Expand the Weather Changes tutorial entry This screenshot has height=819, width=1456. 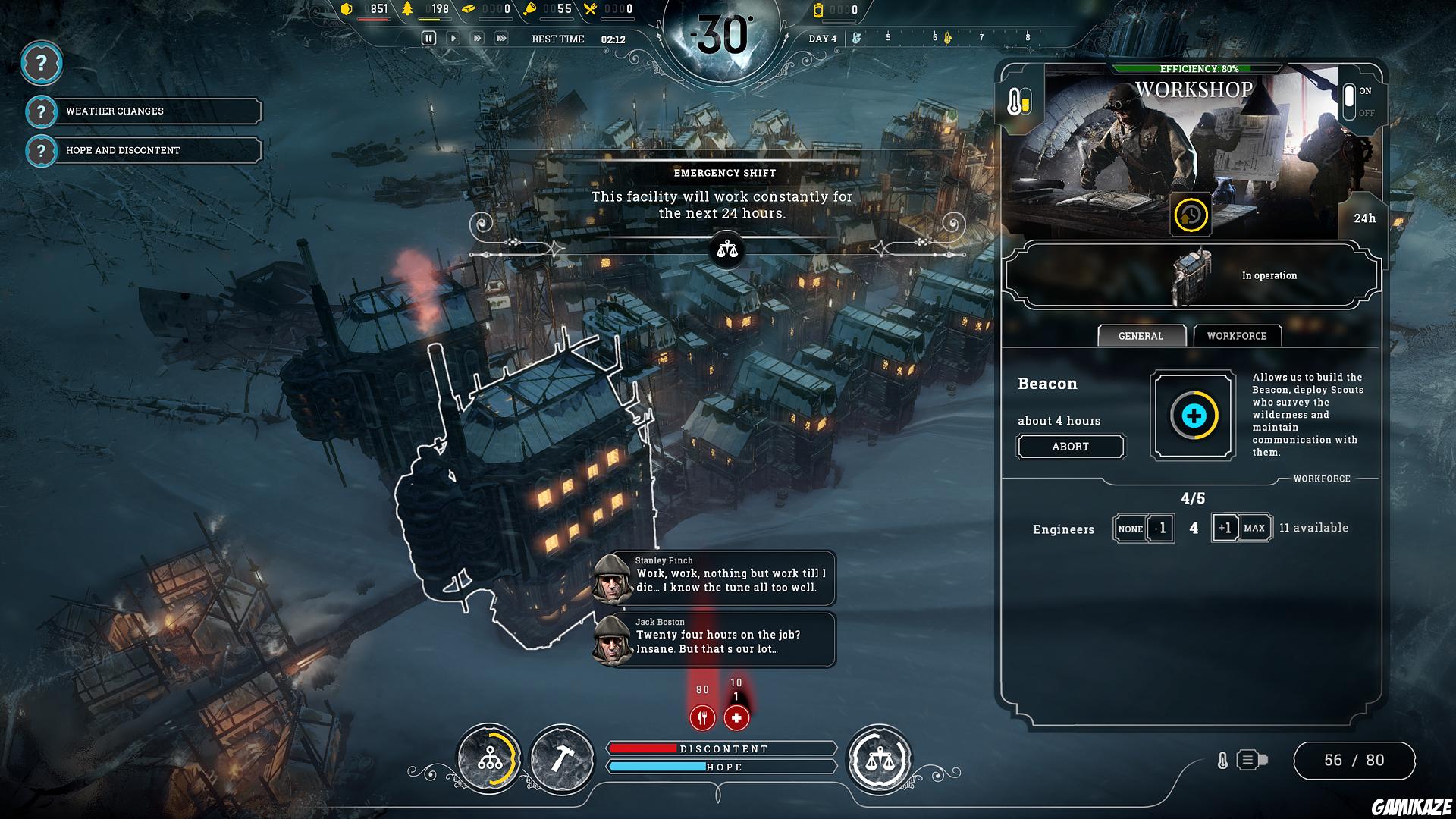pos(114,111)
